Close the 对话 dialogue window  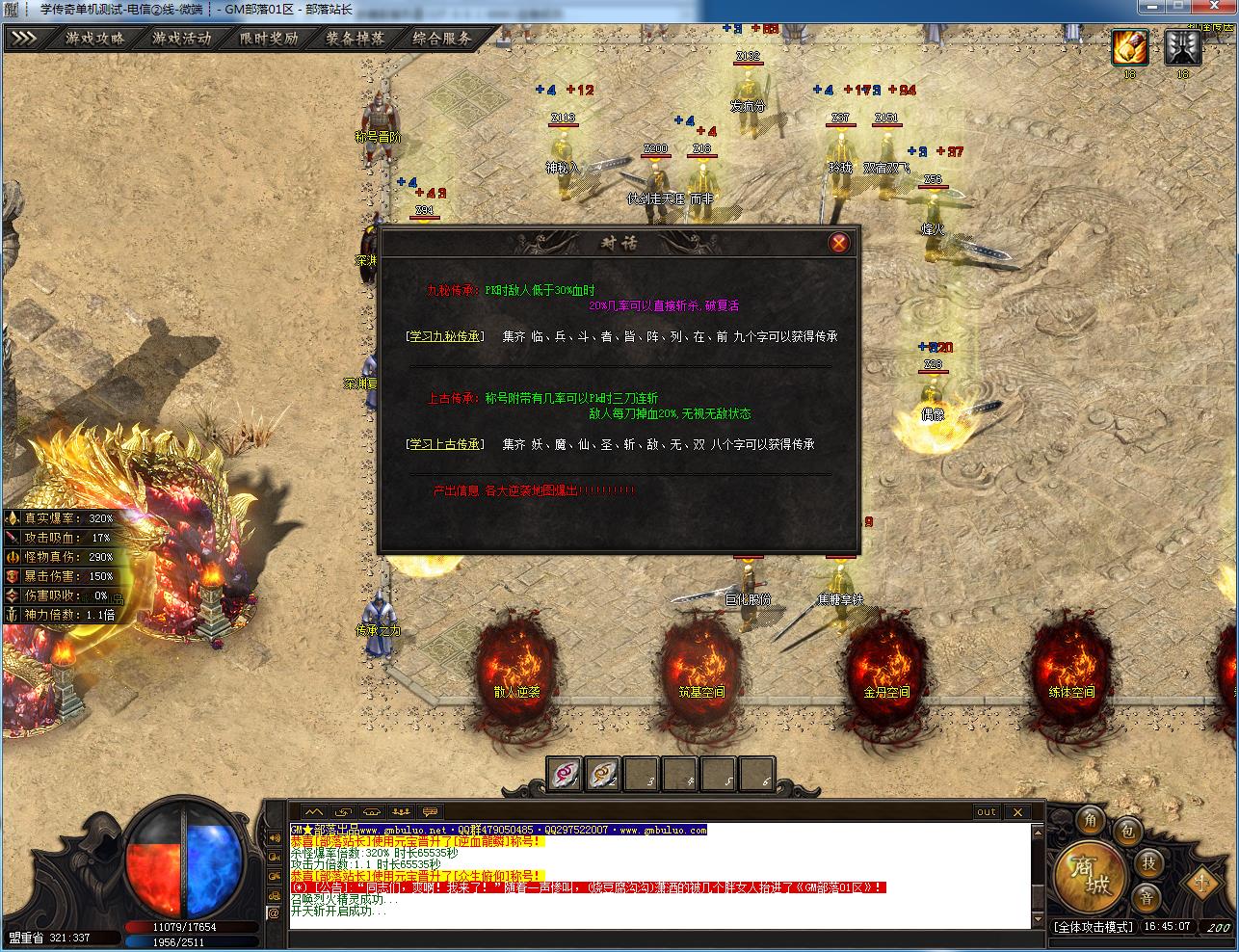[x=839, y=243]
